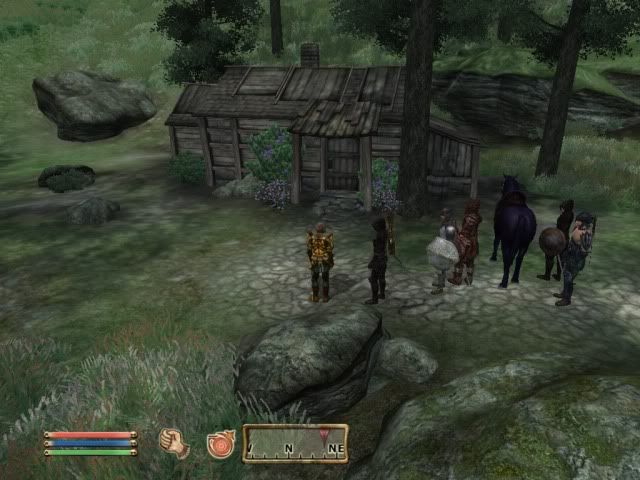
Task: Click the fist weapon icon
Action: [174, 443]
